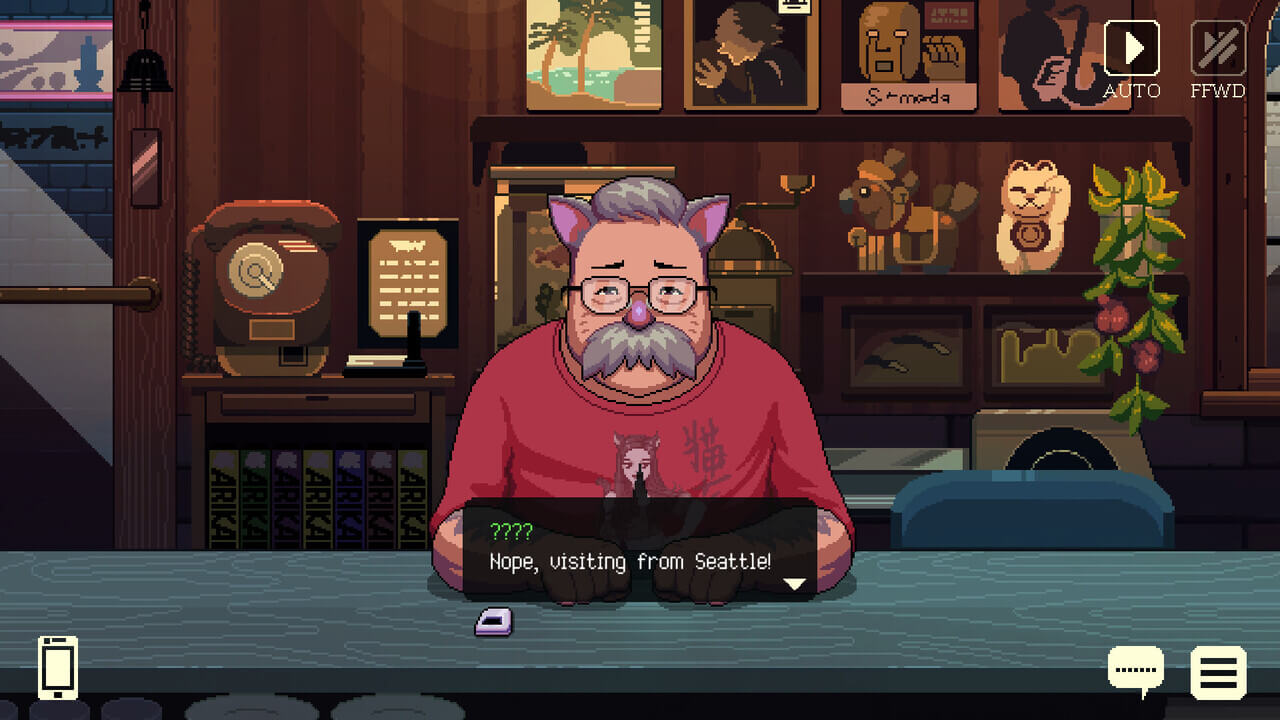This screenshot has width=1280, height=720.
Task: Open the hamburger menu
Action: click(x=1218, y=672)
